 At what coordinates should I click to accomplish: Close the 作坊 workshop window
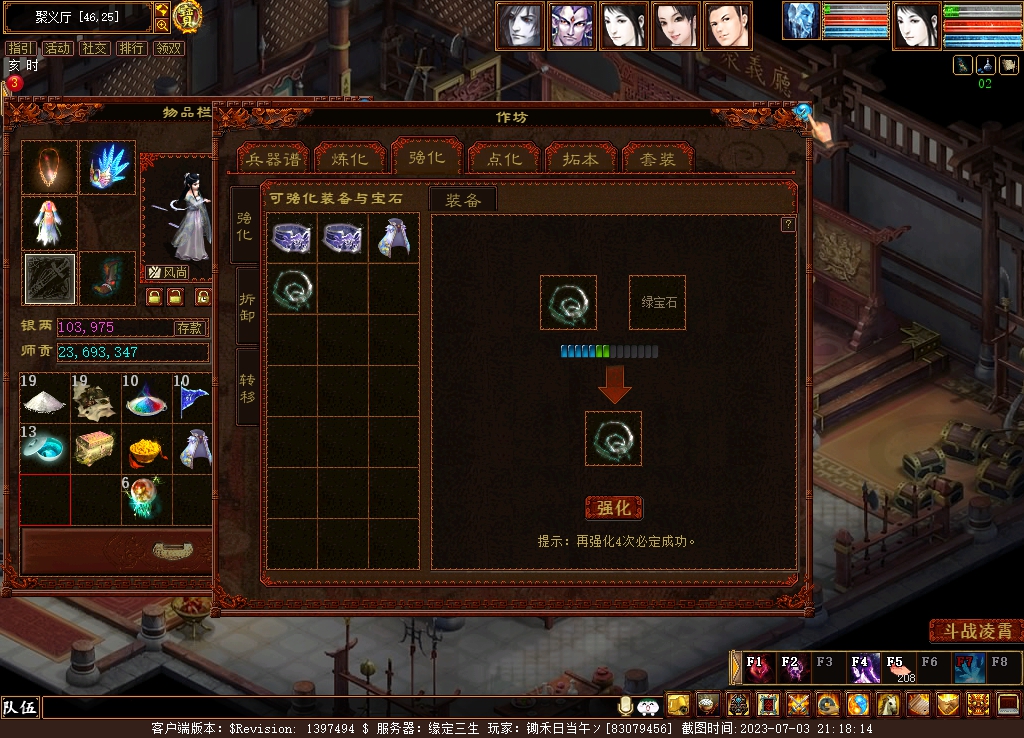[x=803, y=112]
